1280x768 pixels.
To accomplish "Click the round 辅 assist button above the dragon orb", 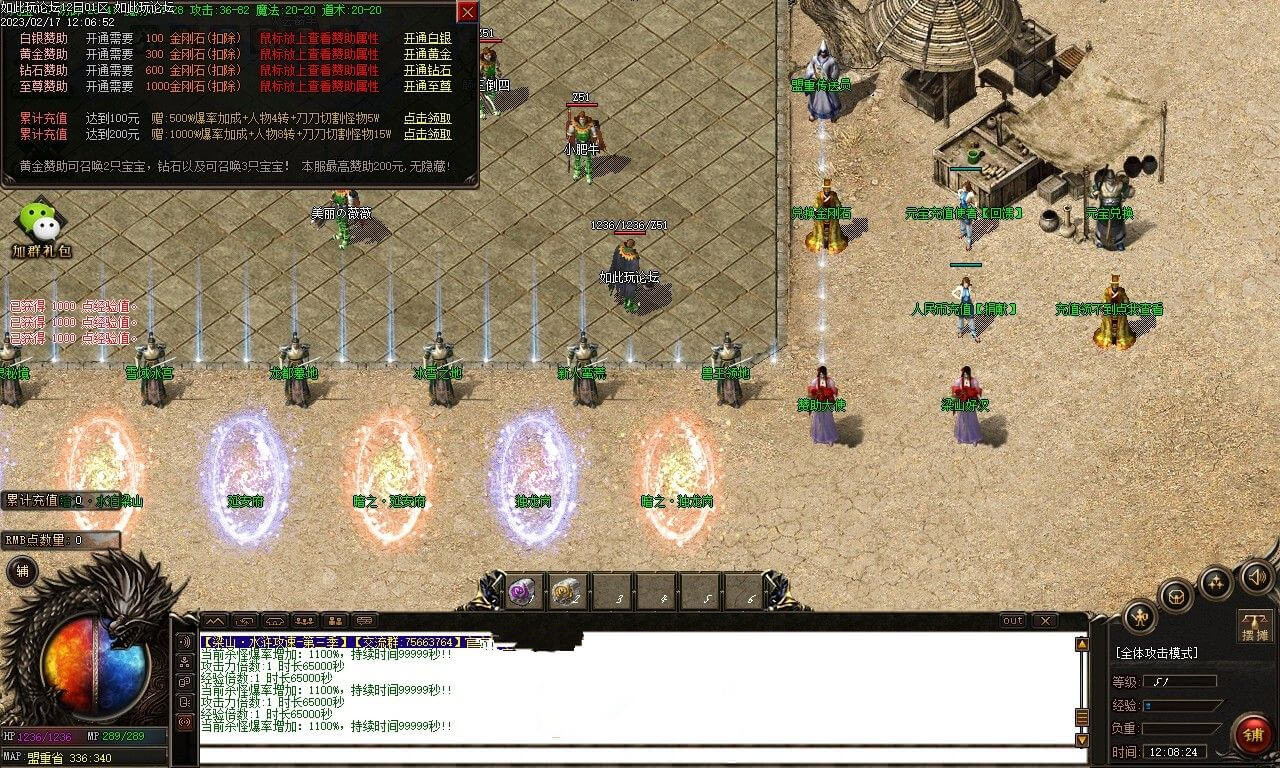I will tap(22, 571).
